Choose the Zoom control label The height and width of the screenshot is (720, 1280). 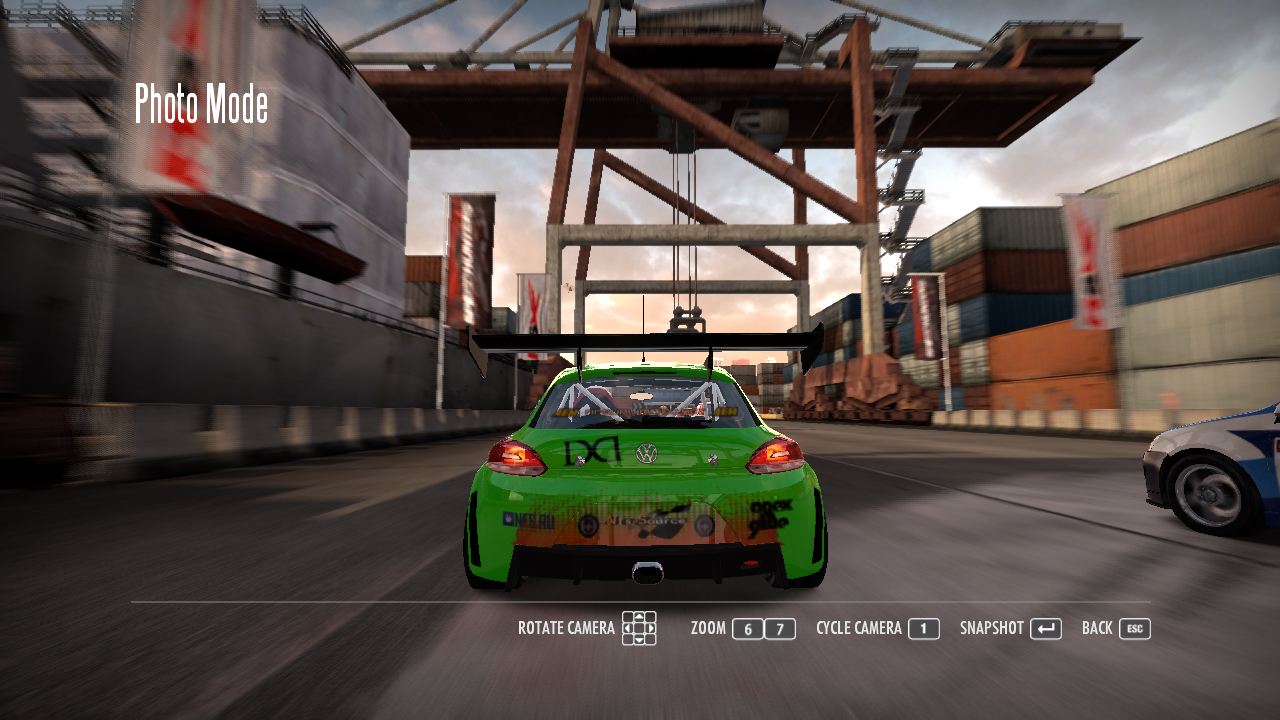(x=708, y=628)
